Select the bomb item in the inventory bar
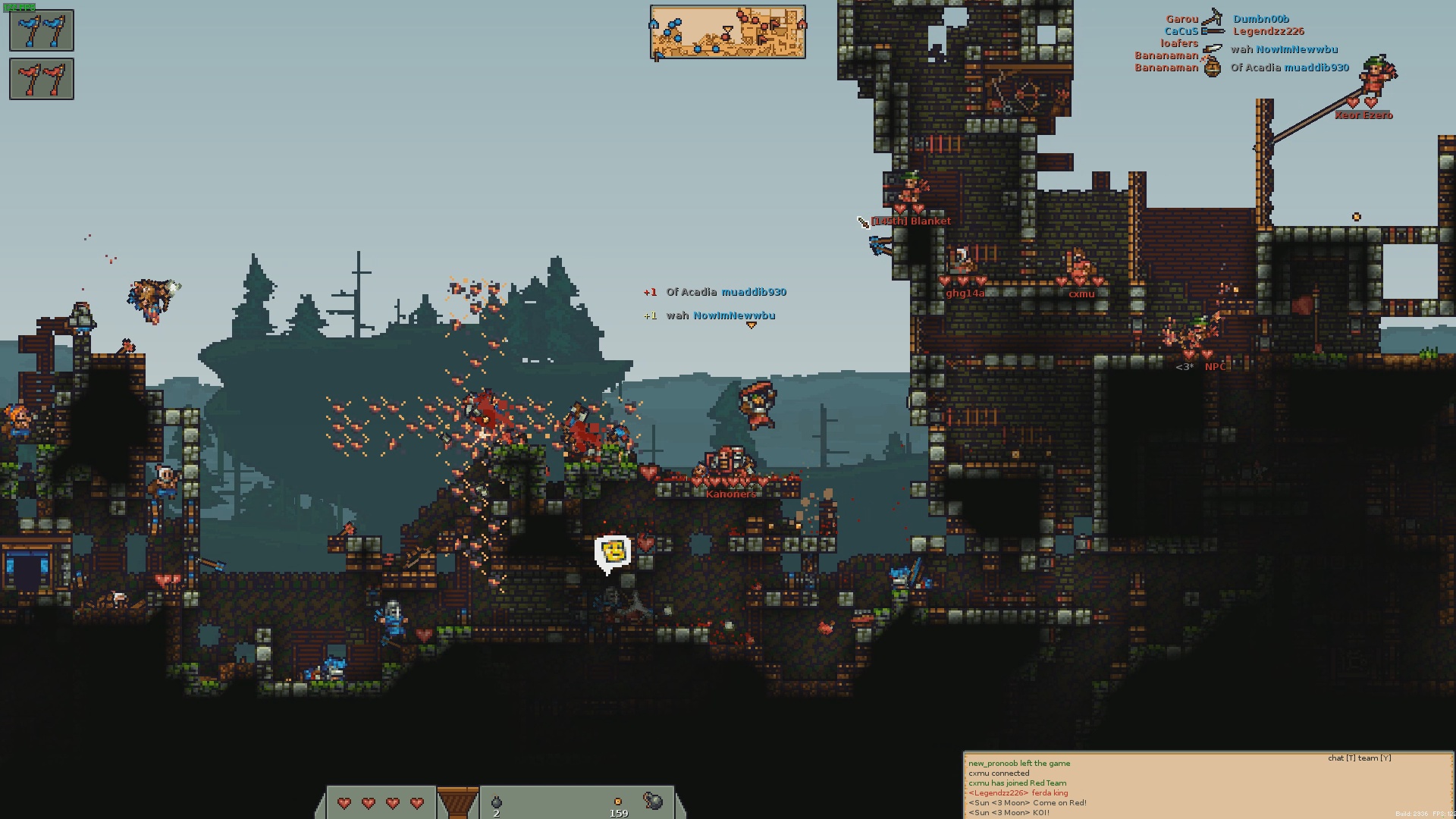Screen dimensions: 1456x819 tap(497, 802)
